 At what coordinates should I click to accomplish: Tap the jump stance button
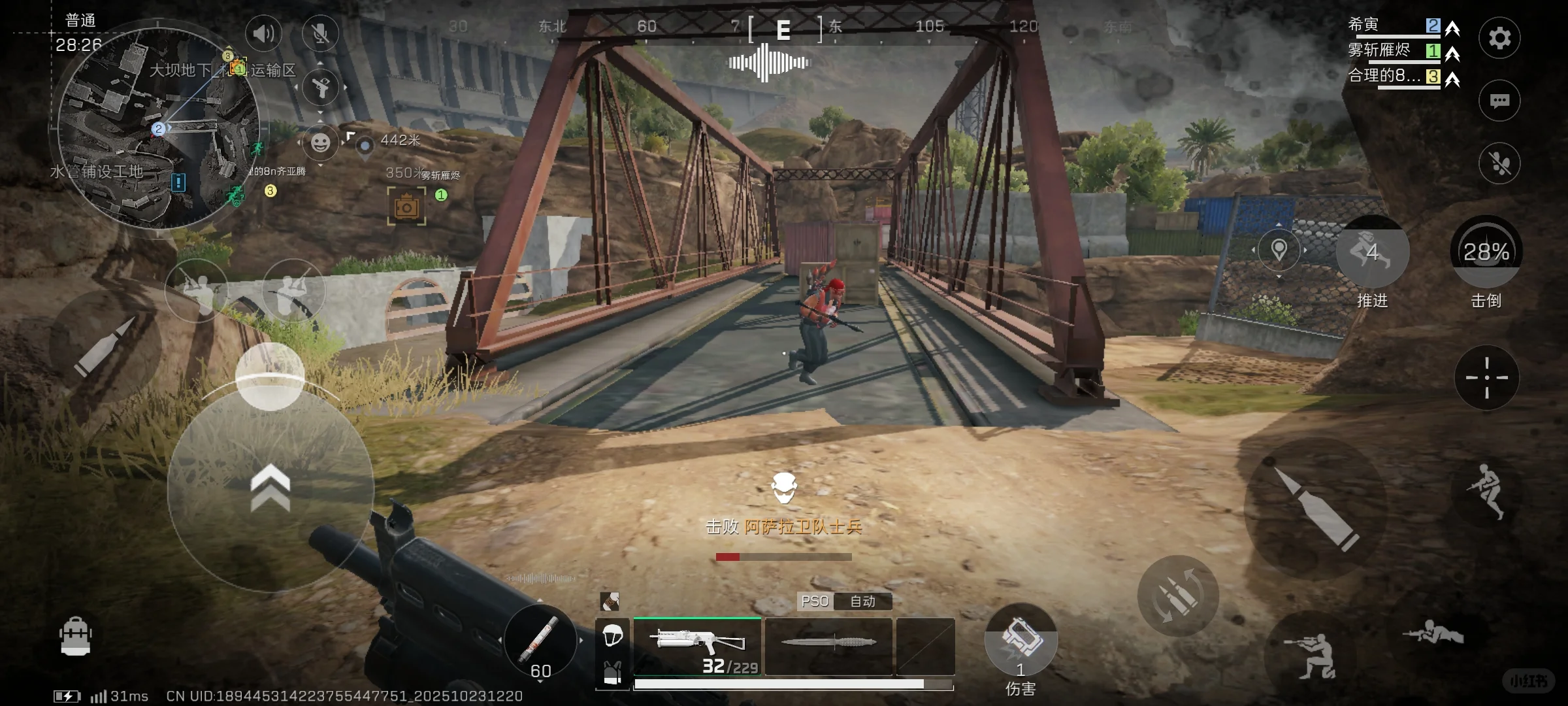(x=1486, y=492)
